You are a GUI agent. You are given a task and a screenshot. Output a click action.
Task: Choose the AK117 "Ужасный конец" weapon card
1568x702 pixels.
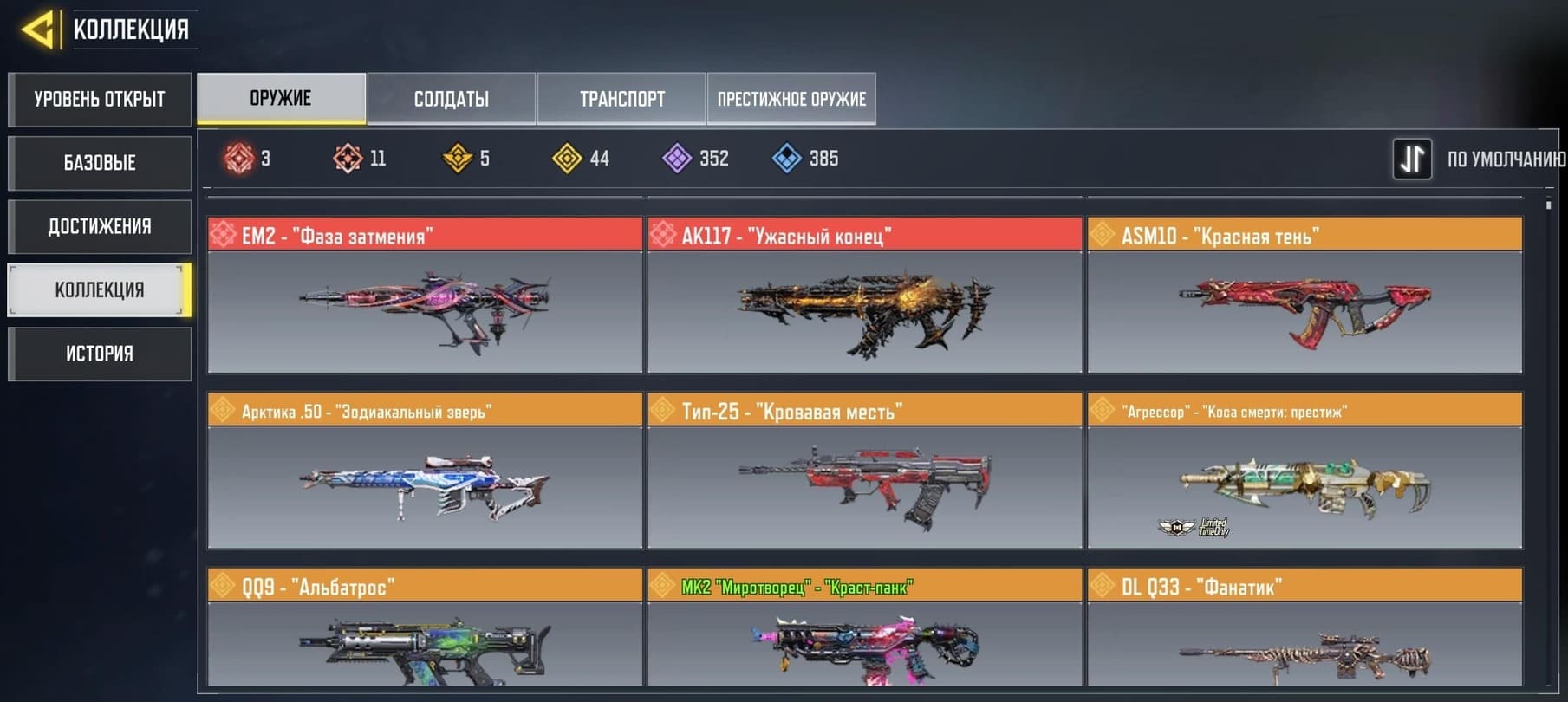pyautogui.click(x=864, y=296)
